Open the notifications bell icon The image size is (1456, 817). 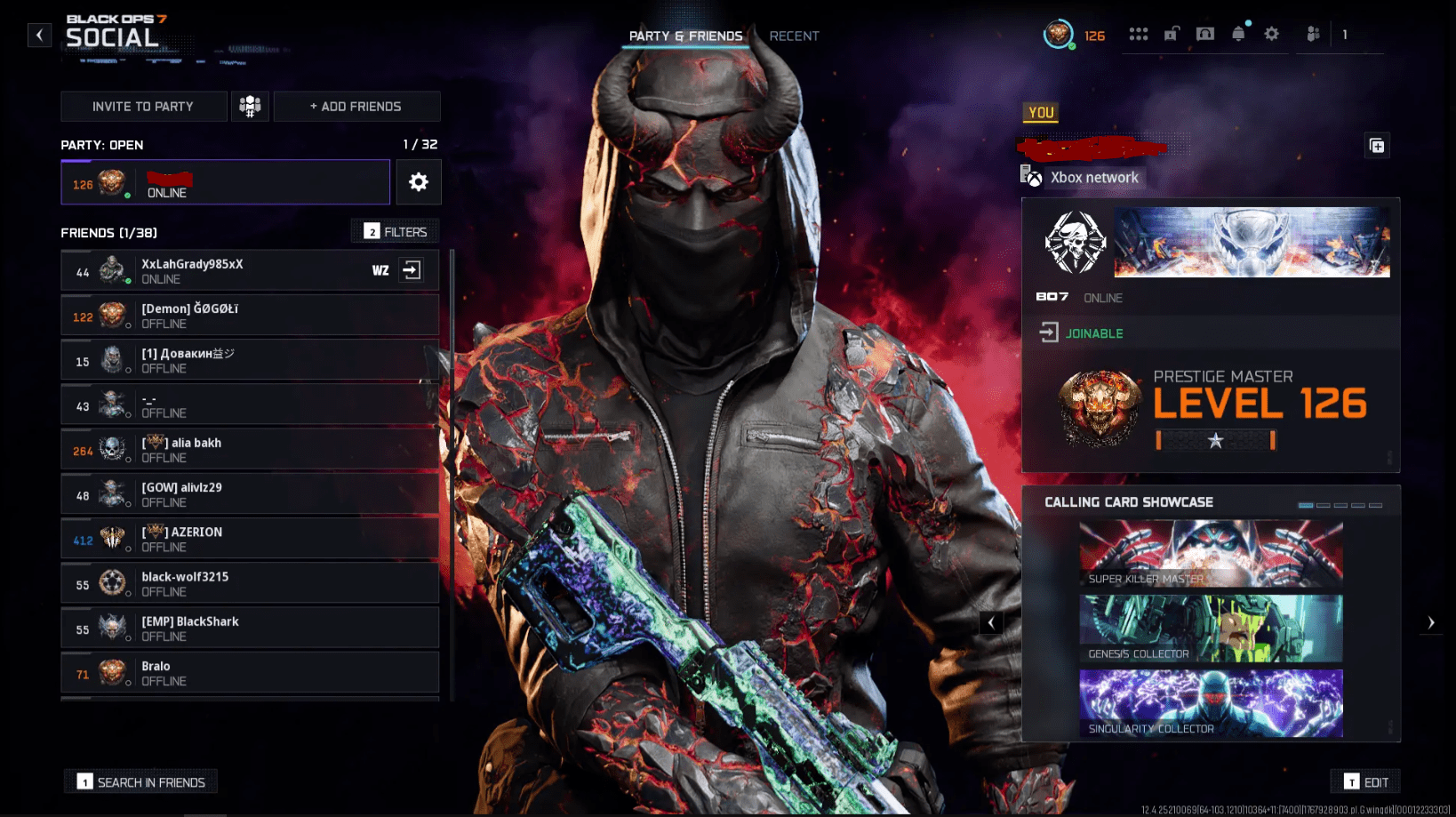pyautogui.click(x=1236, y=34)
